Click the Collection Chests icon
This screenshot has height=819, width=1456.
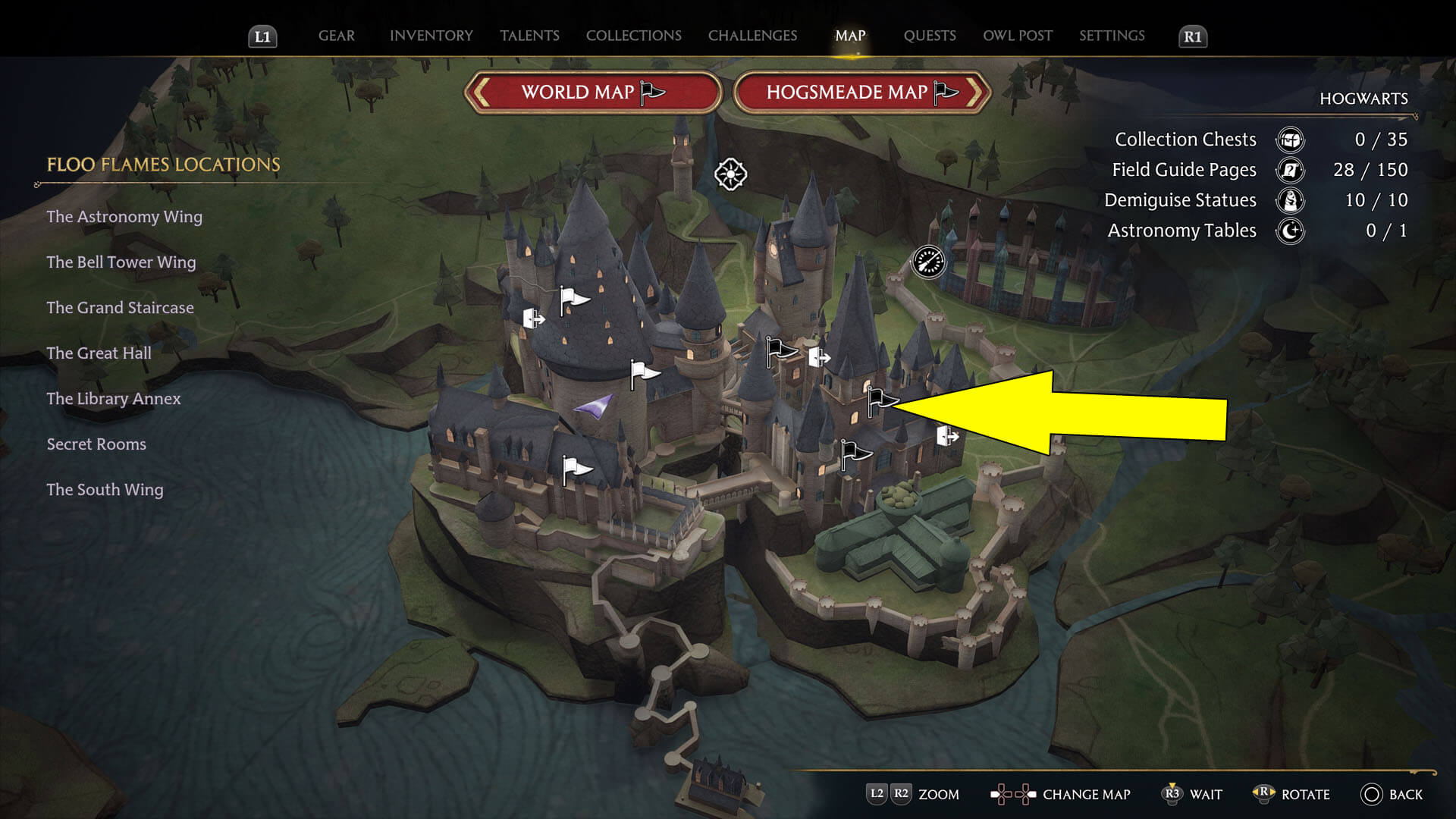[1289, 140]
